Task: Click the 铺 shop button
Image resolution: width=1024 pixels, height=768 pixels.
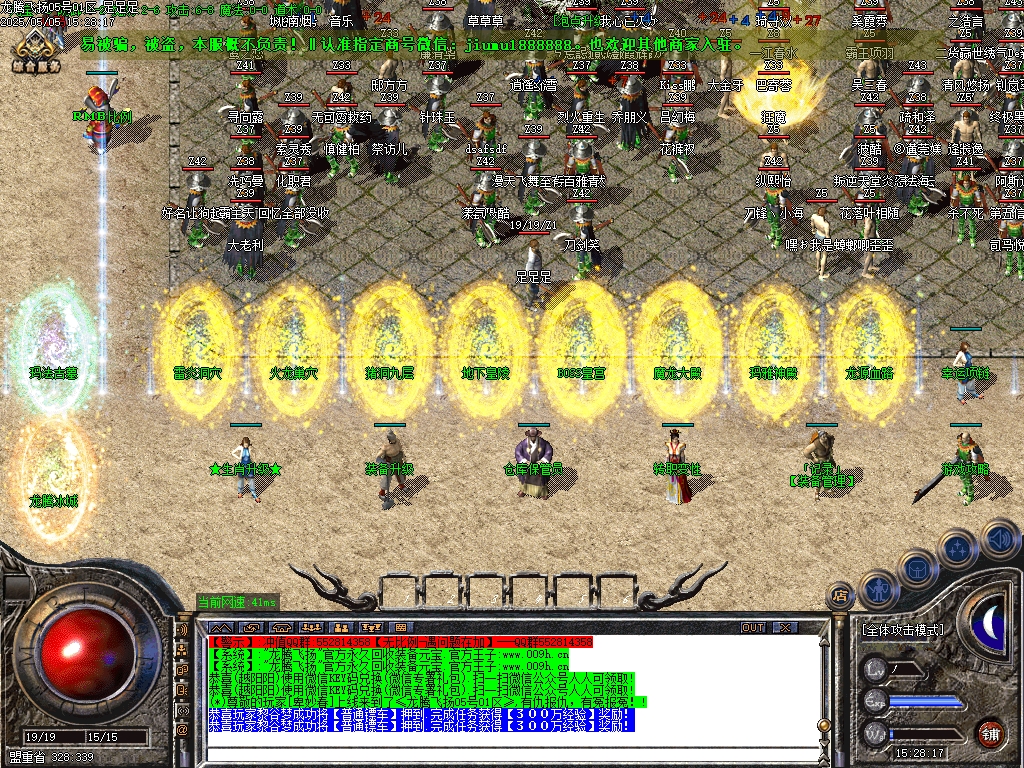Action: 990,732
